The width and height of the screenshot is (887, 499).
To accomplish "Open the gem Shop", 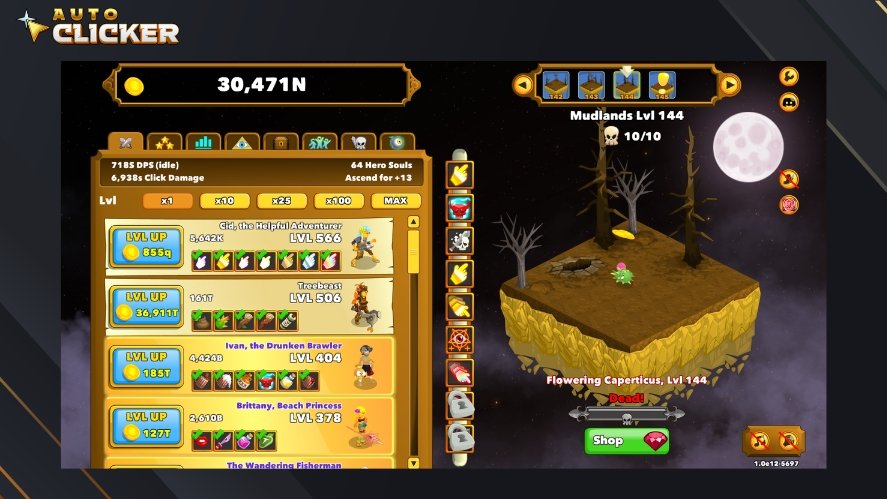I will pos(626,441).
